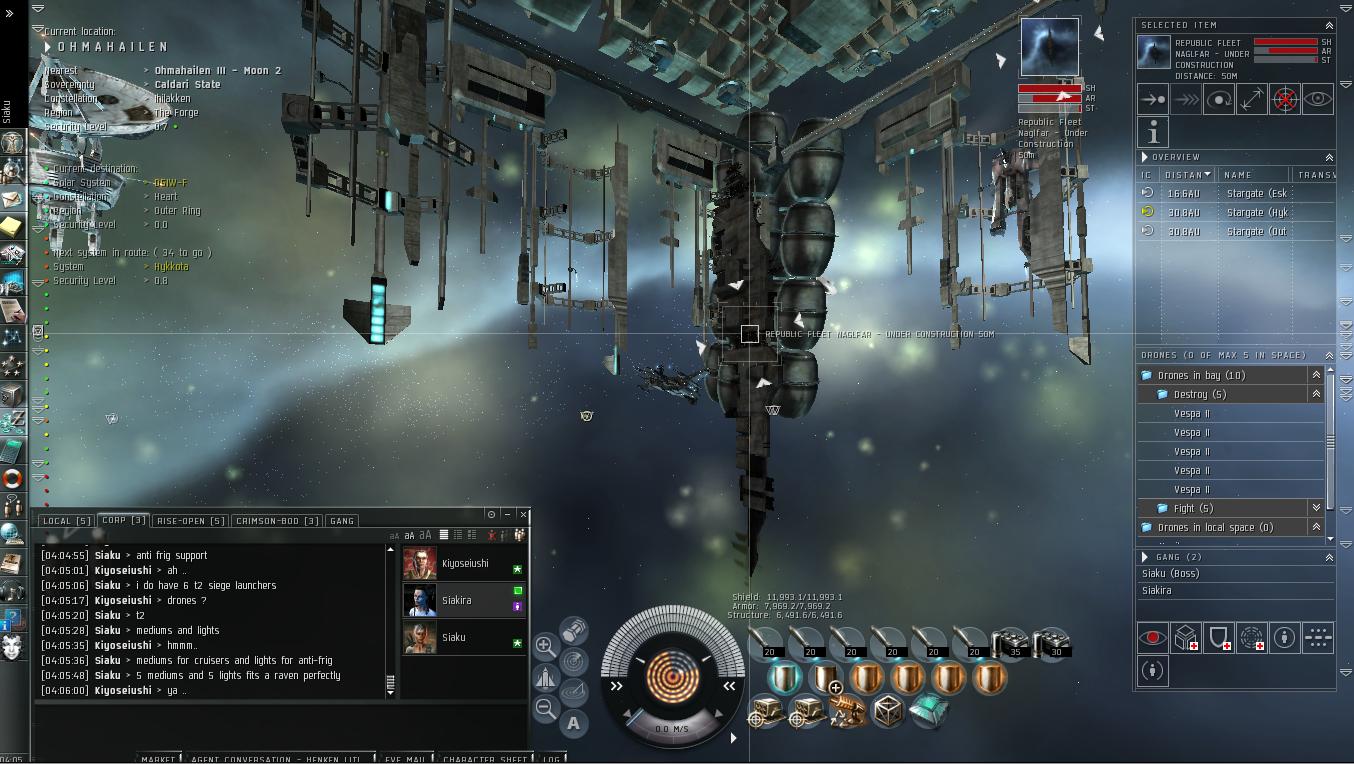Select Kiyoseiushi in the chat member list
Viewport: 1354px width, 764px height.
pos(464,564)
